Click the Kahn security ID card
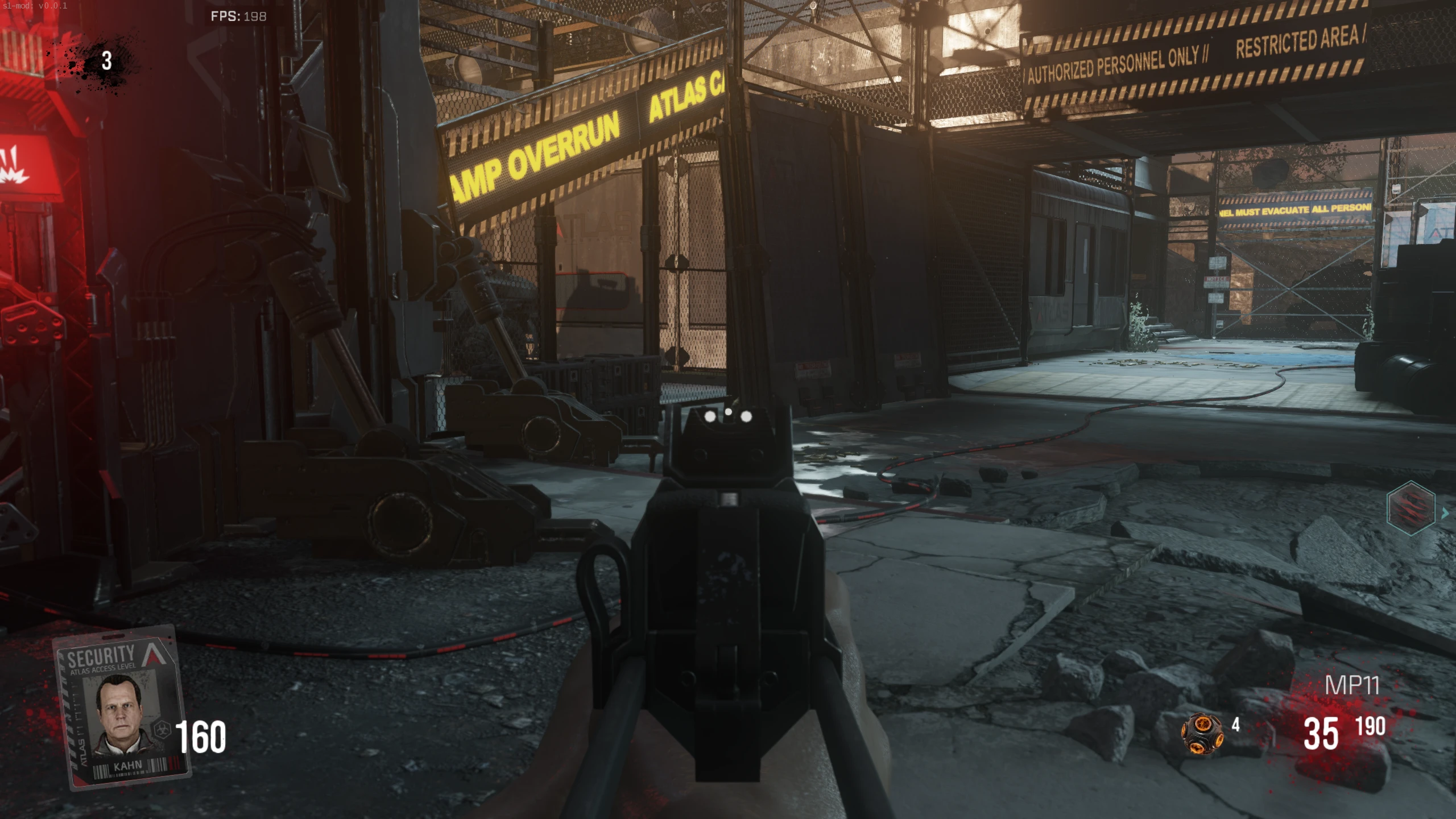 coord(121,707)
